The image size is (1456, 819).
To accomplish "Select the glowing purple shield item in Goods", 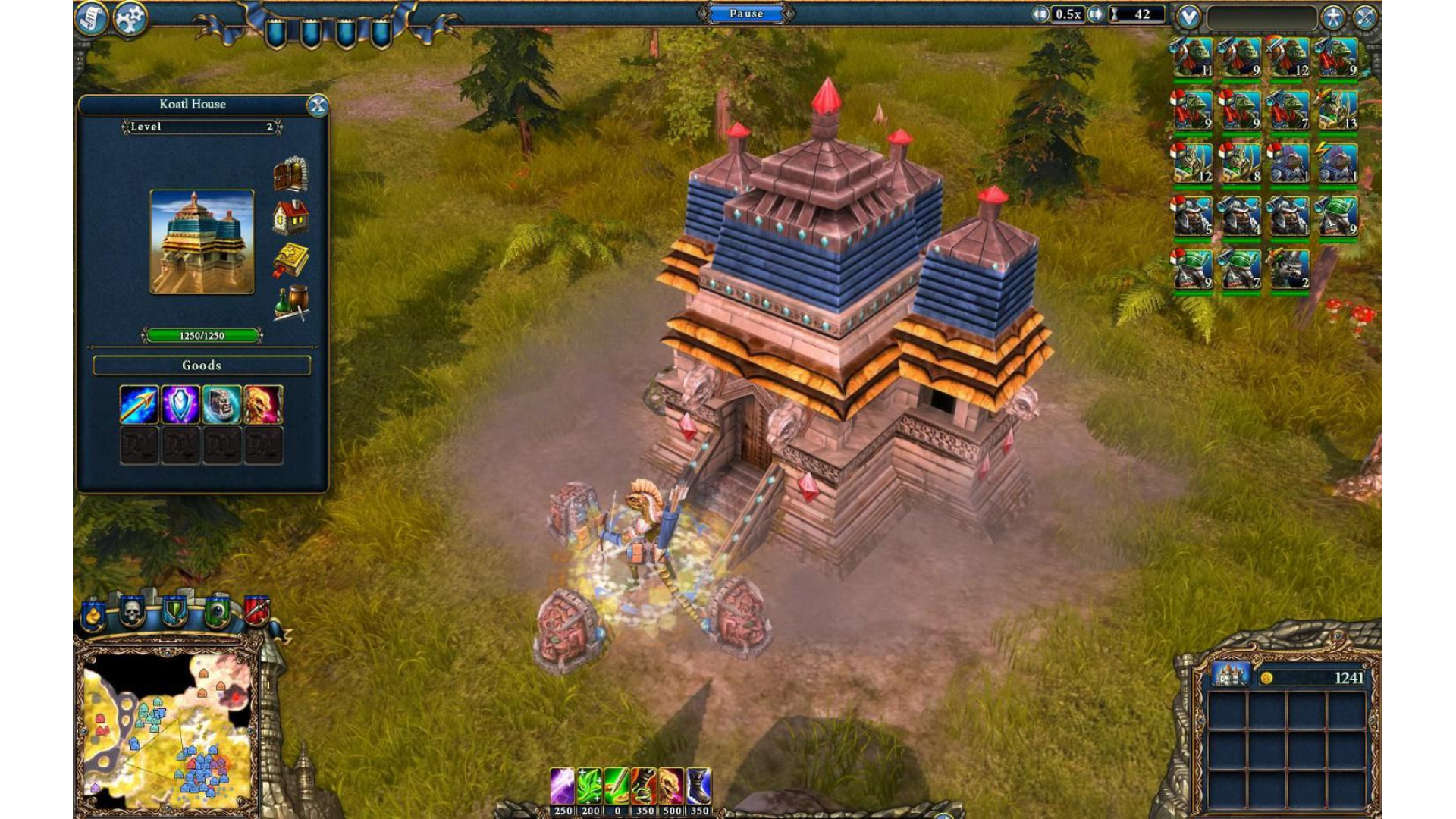I will [x=180, y=404].
